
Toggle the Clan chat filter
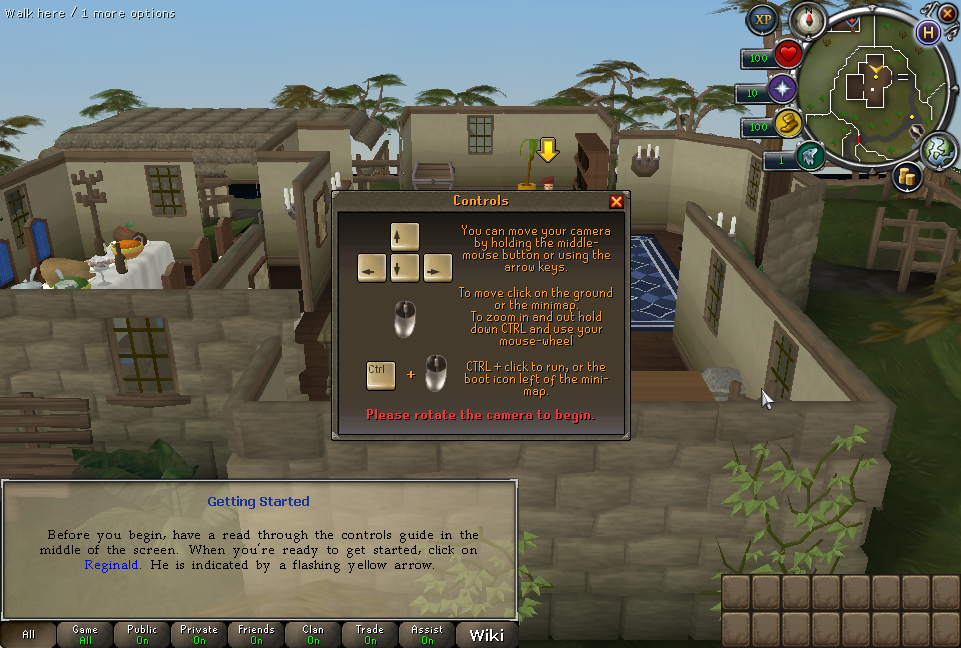[313, 635]
